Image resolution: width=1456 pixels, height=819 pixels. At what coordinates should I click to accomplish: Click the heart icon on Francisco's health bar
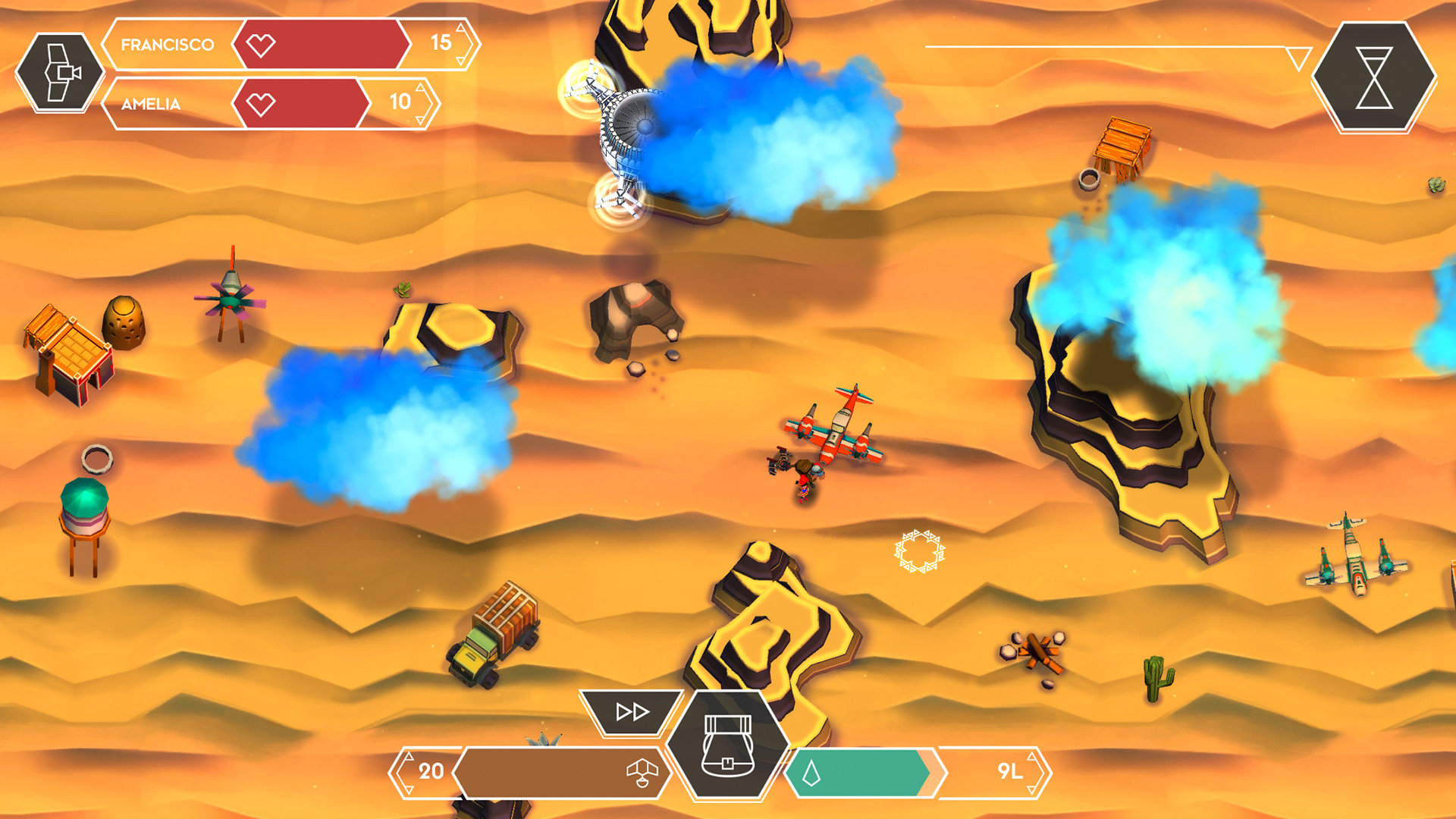pos(261,45)
